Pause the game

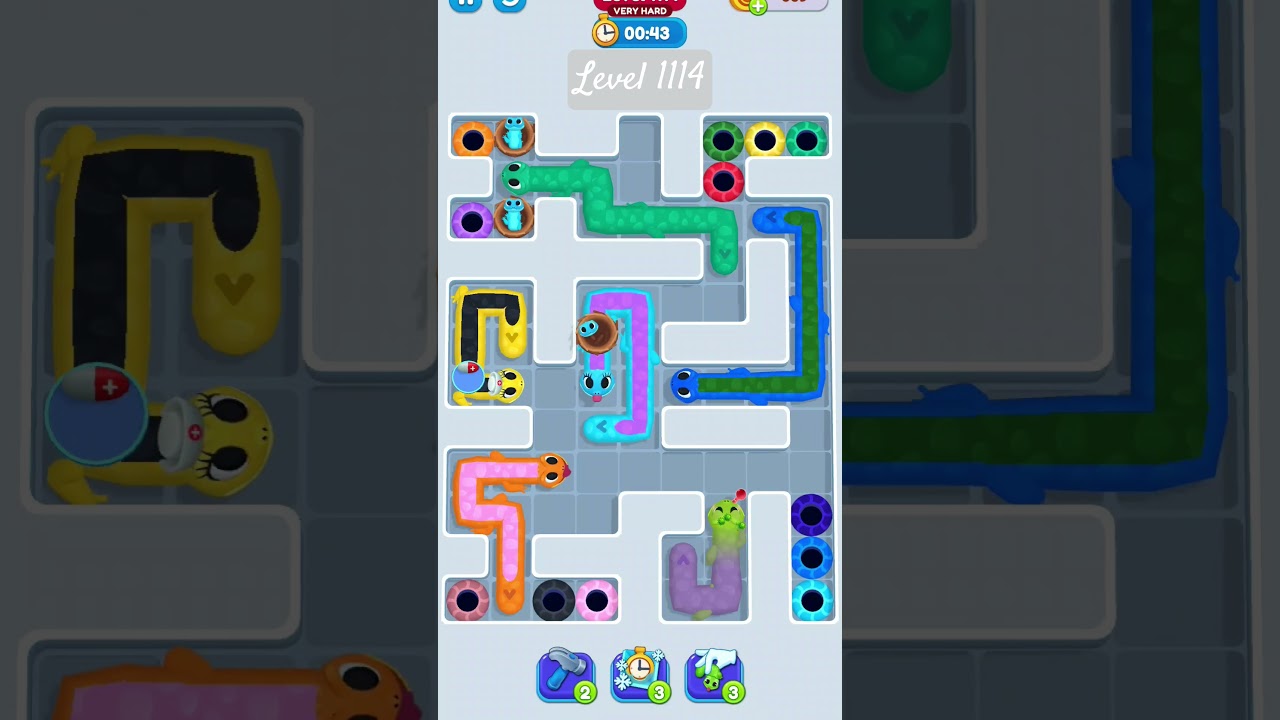point(464,3)
